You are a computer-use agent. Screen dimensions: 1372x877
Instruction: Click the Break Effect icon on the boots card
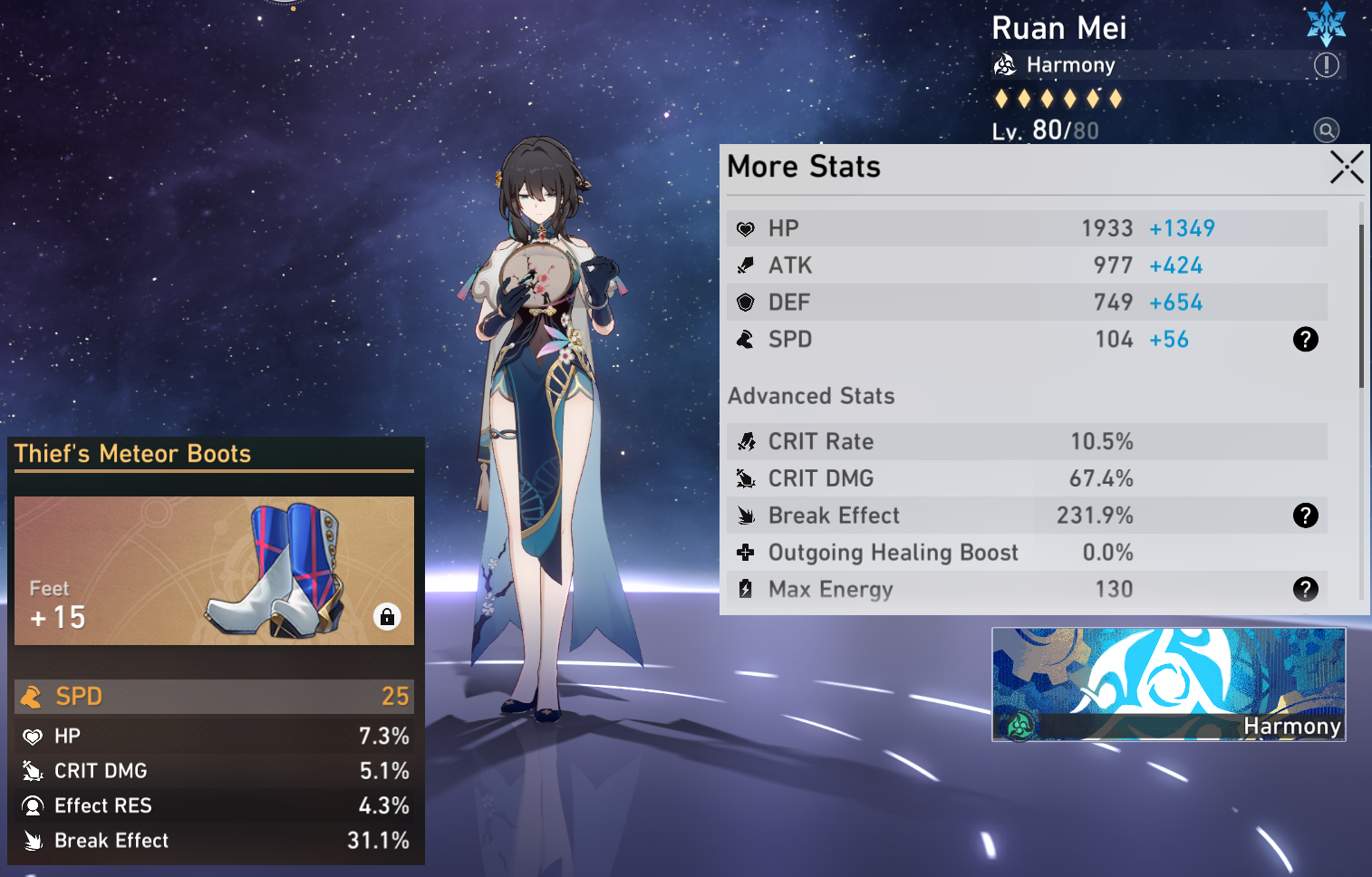[30, 841]
